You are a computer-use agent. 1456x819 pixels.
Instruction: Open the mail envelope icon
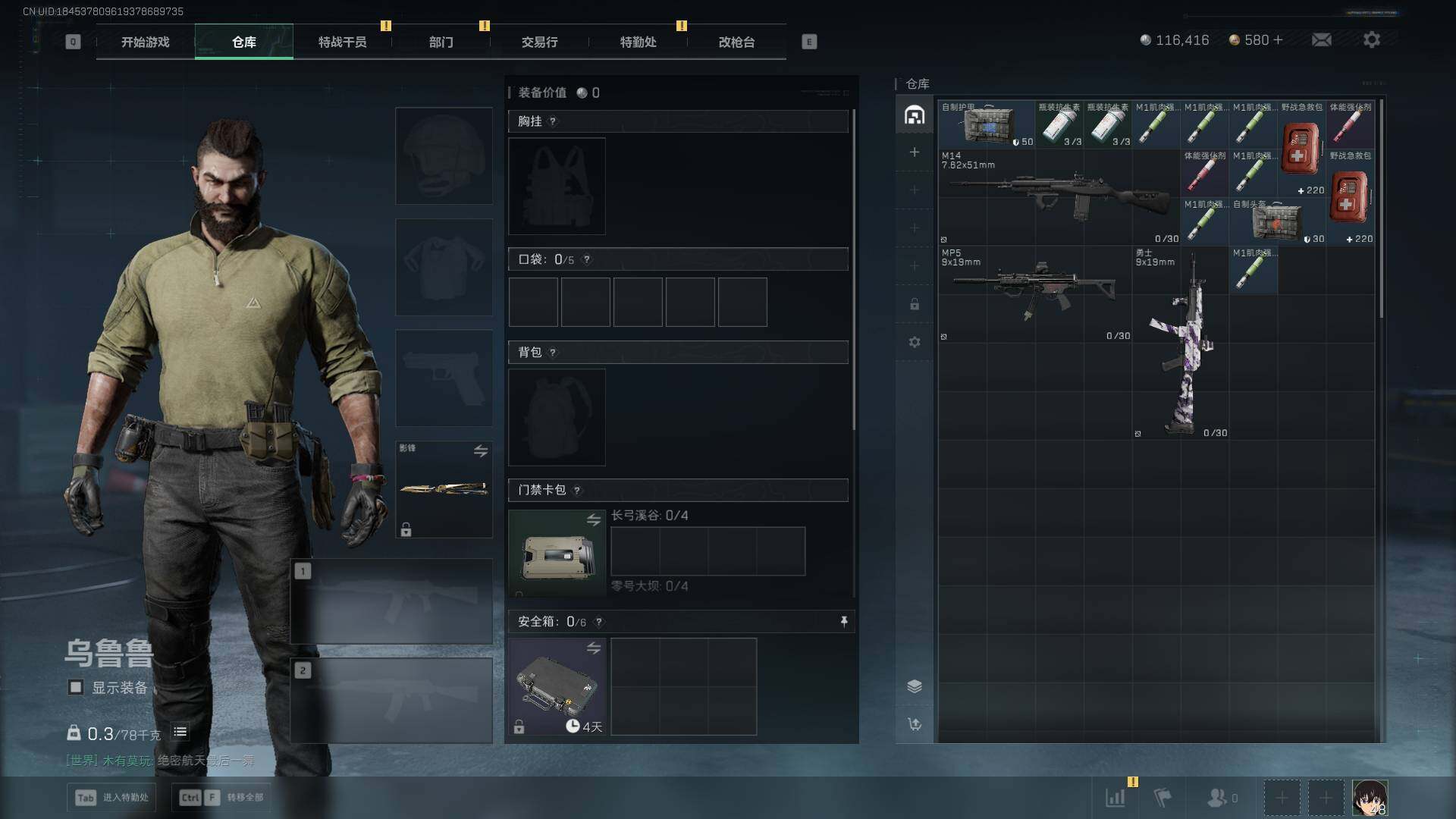click(1321, 40)
